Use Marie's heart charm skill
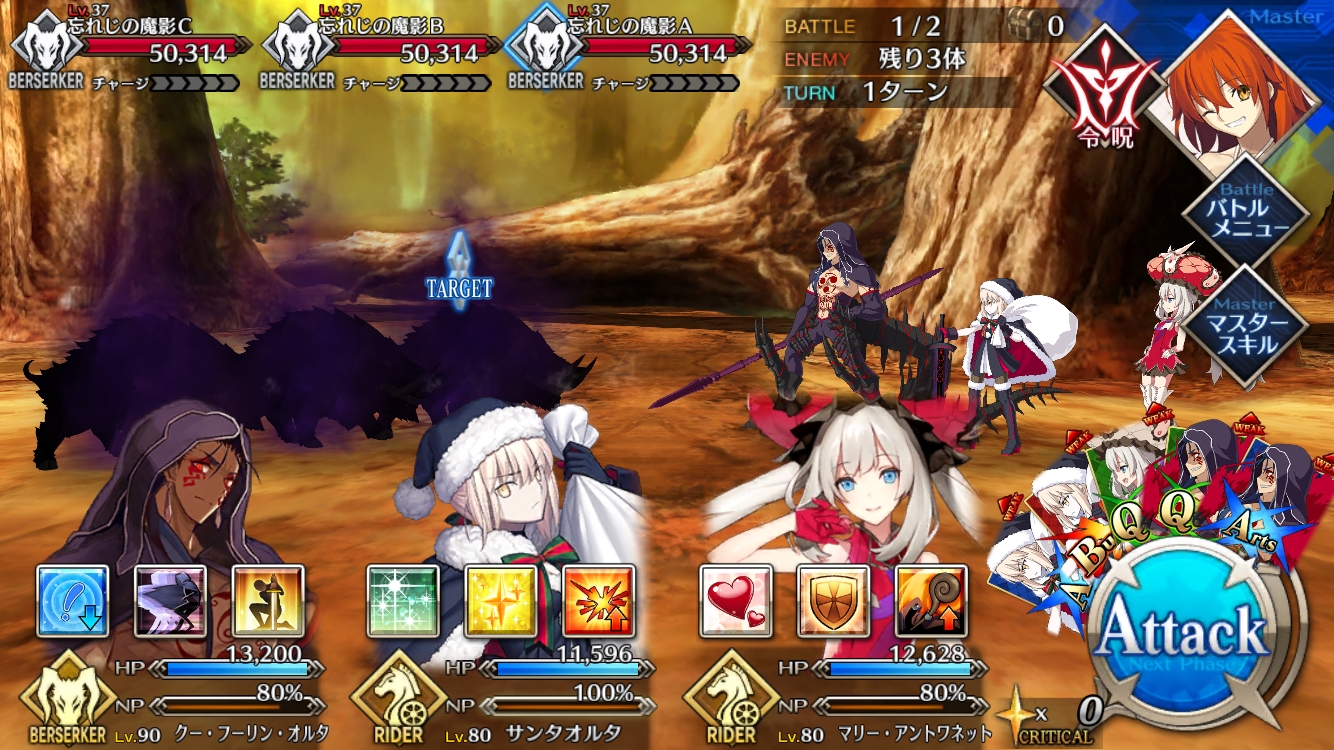Screen dimensions: 1334x750 pyautogui.click(x=736, y=601)
